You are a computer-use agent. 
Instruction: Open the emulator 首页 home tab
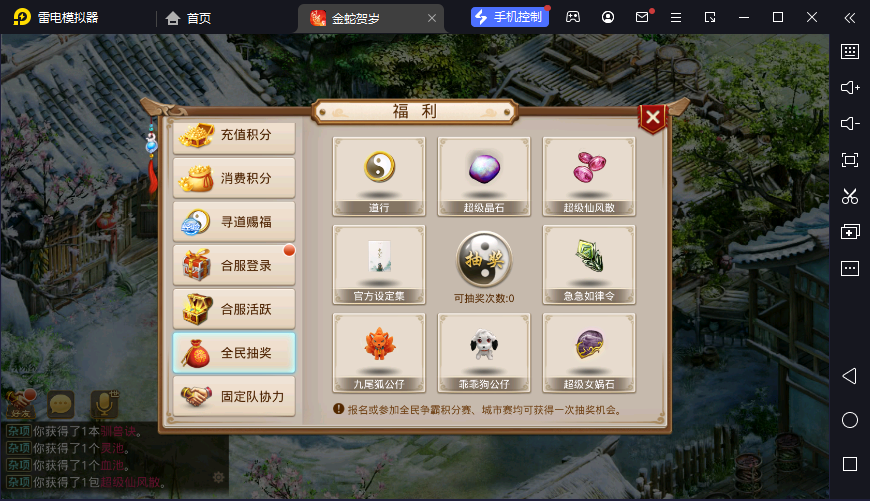(x=188, y=17)
